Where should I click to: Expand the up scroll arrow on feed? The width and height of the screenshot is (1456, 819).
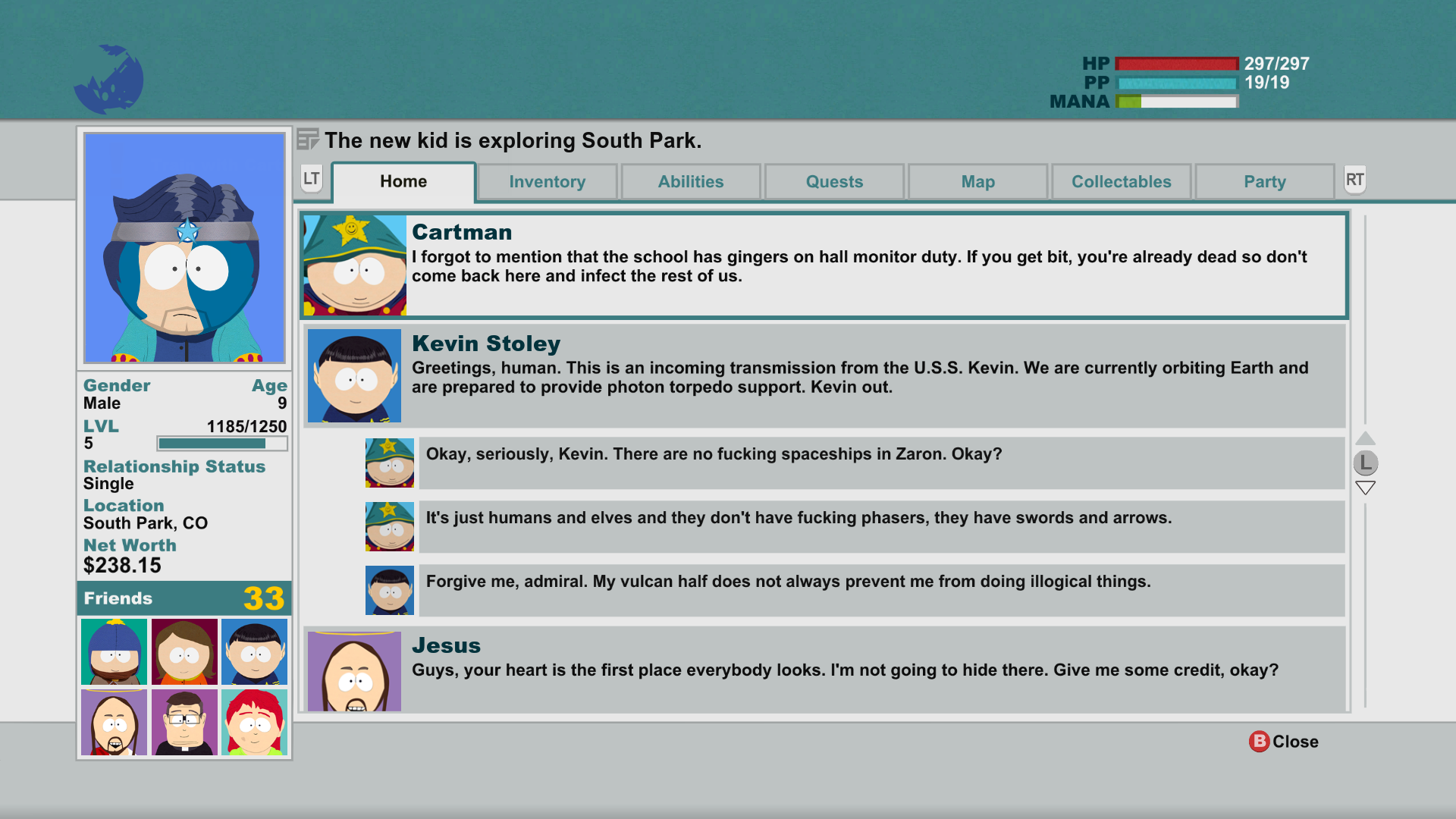[x=1365, y=438]
